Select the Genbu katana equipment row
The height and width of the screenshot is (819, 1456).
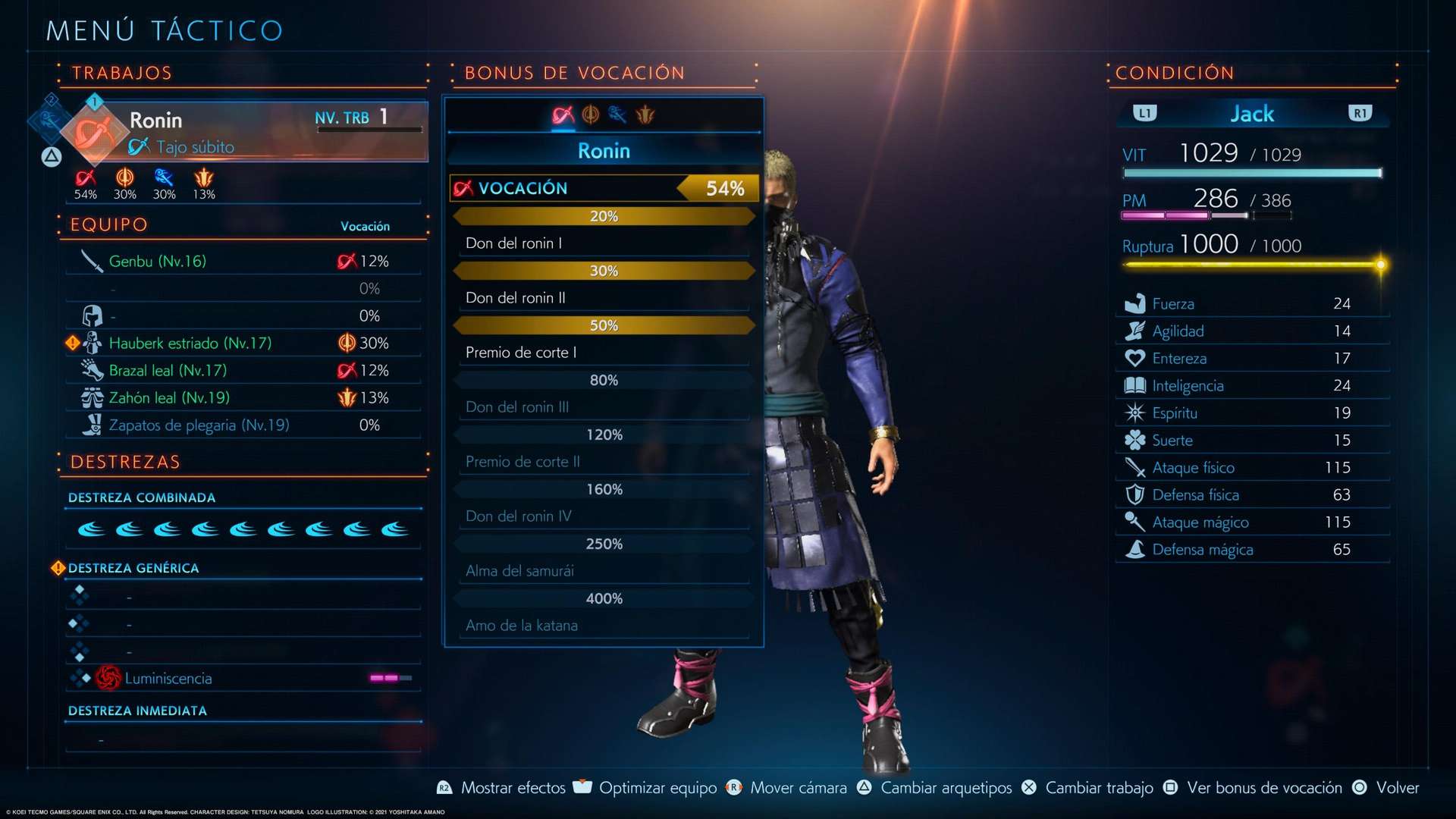click(243, 262)
